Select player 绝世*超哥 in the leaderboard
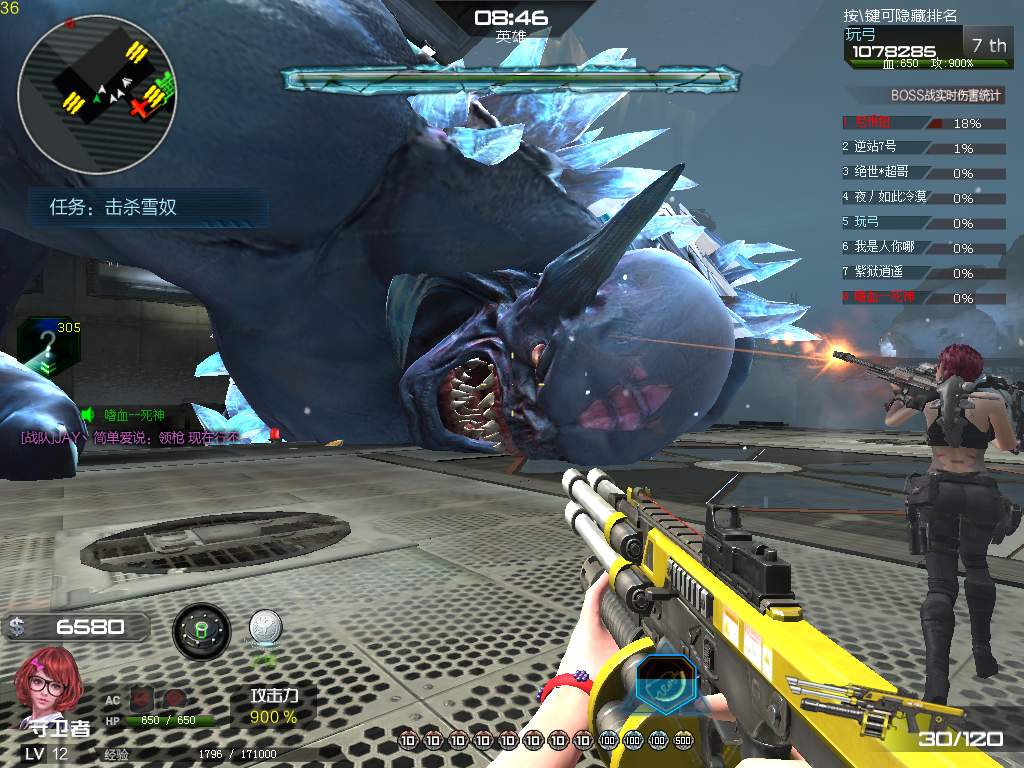Image resolution: width=1024 pixels, height=768 pixels. [x=922, y=172]
